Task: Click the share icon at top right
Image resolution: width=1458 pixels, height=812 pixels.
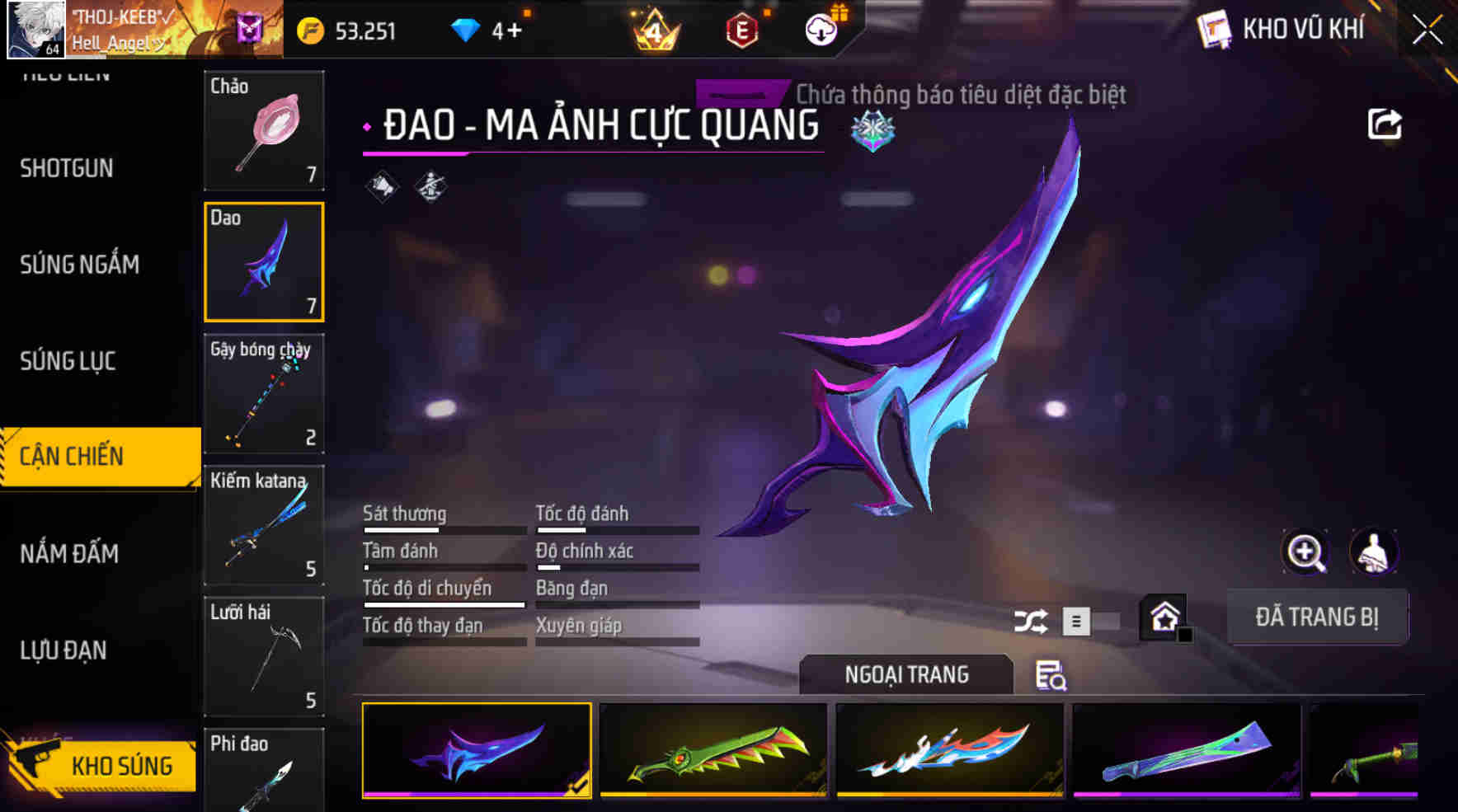Action: pyautogui.click(x=1385, y=123)
